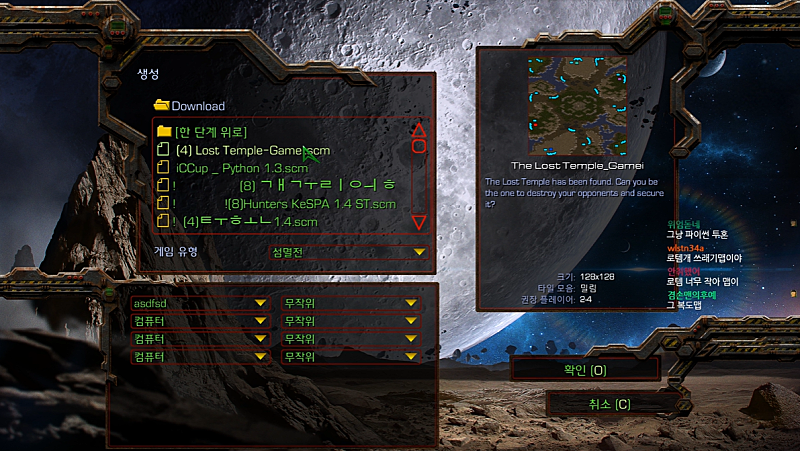The width and height of the screenshot is (800, 451).
Task: Select the map file ending in 1.4.scm with (4)
Action: tap(250, 221)
